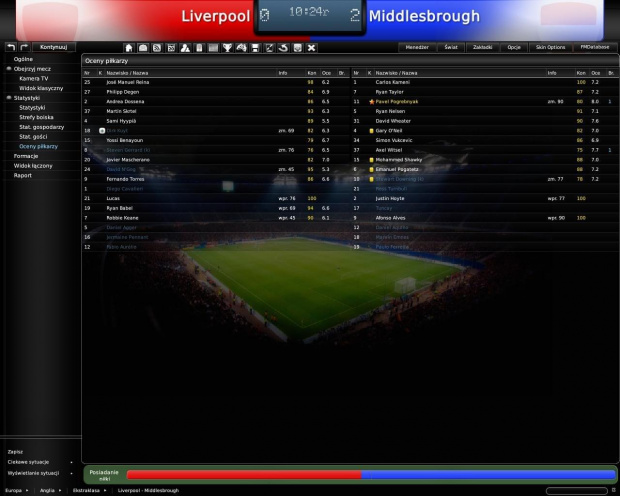Choose Widok łączony view
Screen dimensions: 620x496
tap(33, 165)
